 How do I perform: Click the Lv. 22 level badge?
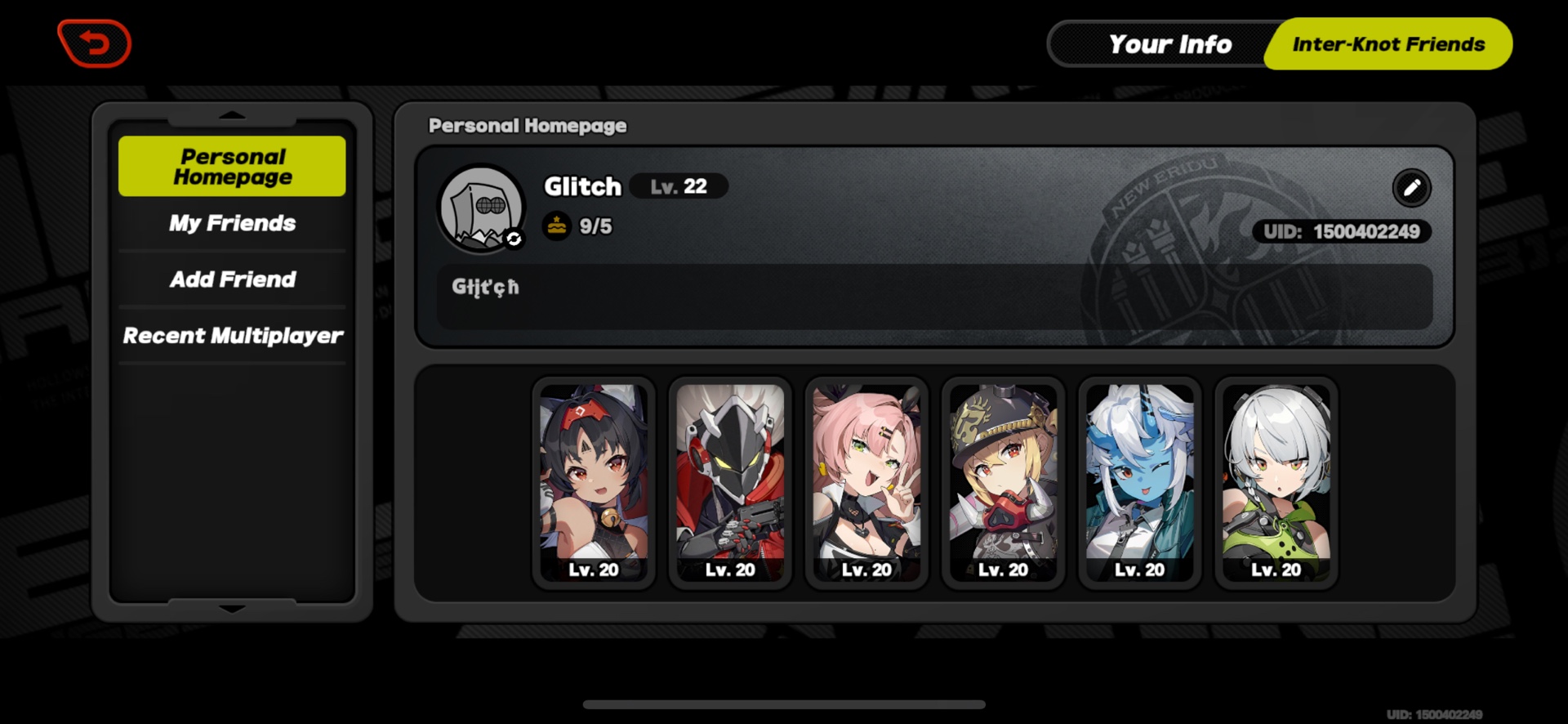click(x=678, y=186)
